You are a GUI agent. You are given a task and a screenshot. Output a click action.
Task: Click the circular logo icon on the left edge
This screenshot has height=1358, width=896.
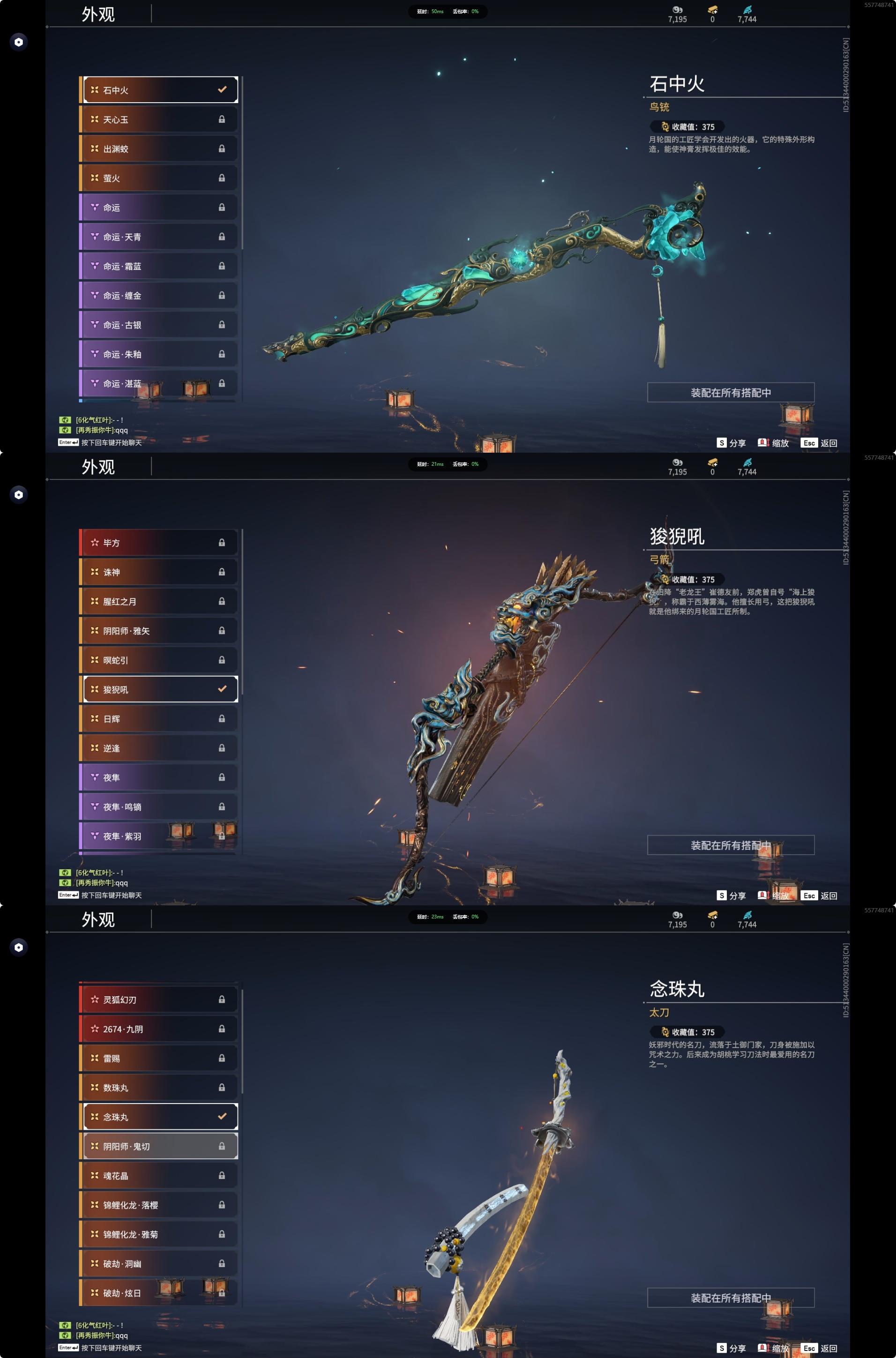click(19, 42)
